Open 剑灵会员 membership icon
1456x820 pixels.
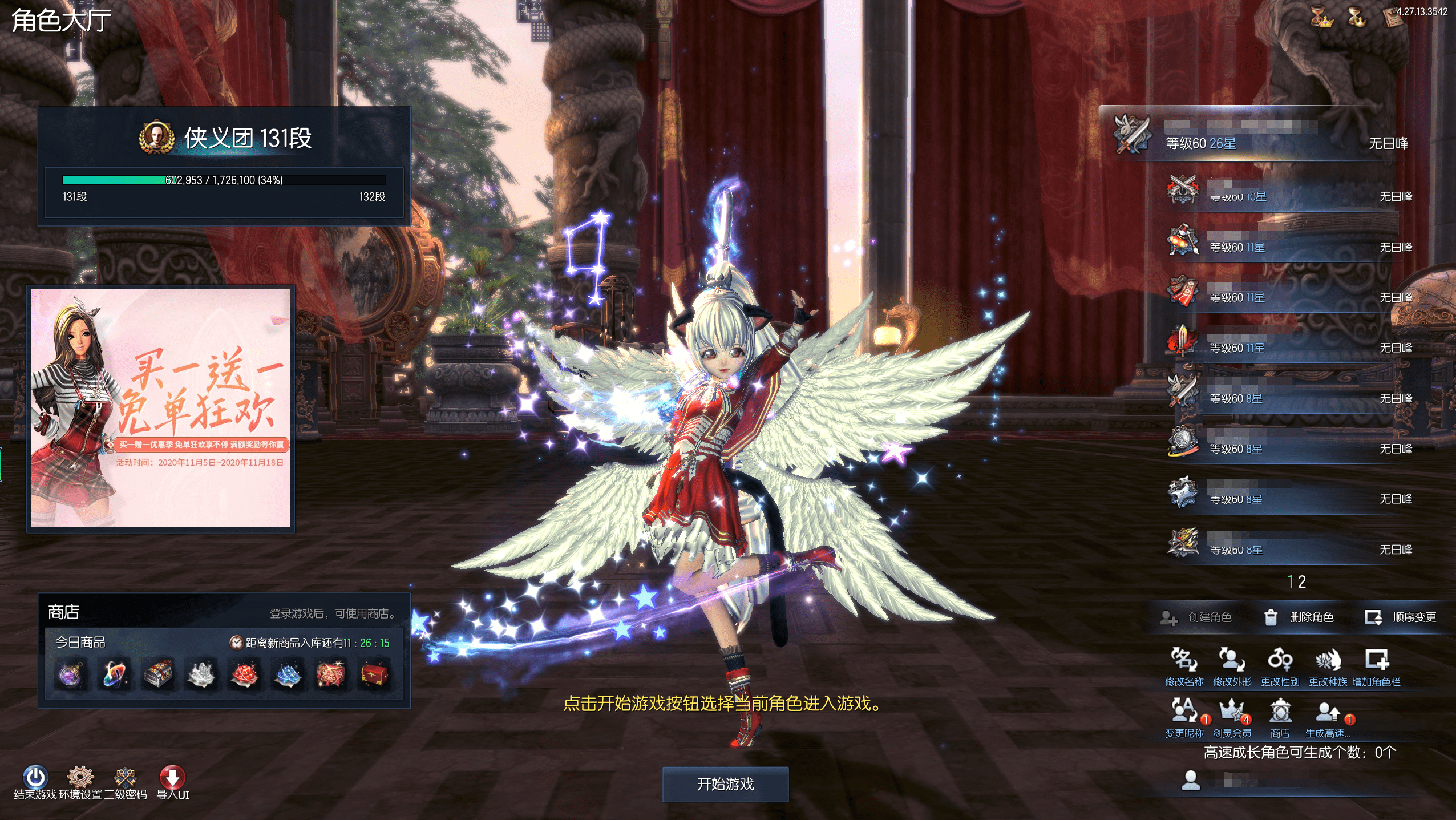(x=1232, y=717)
